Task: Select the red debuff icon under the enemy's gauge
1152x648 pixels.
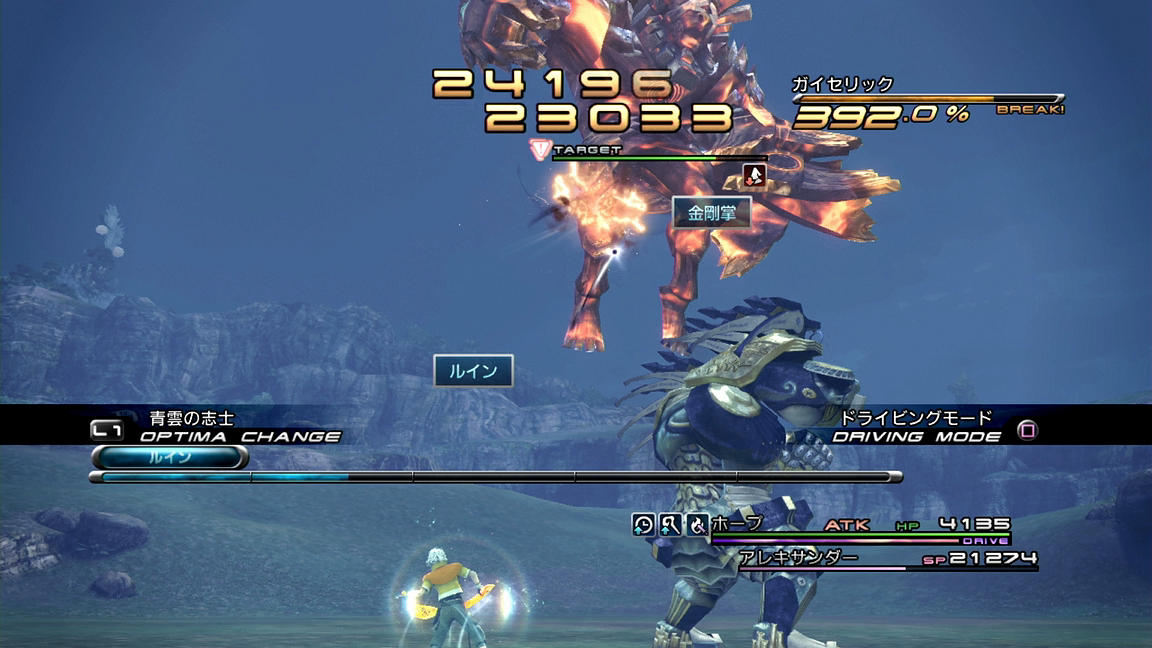Action: [756, 176]
